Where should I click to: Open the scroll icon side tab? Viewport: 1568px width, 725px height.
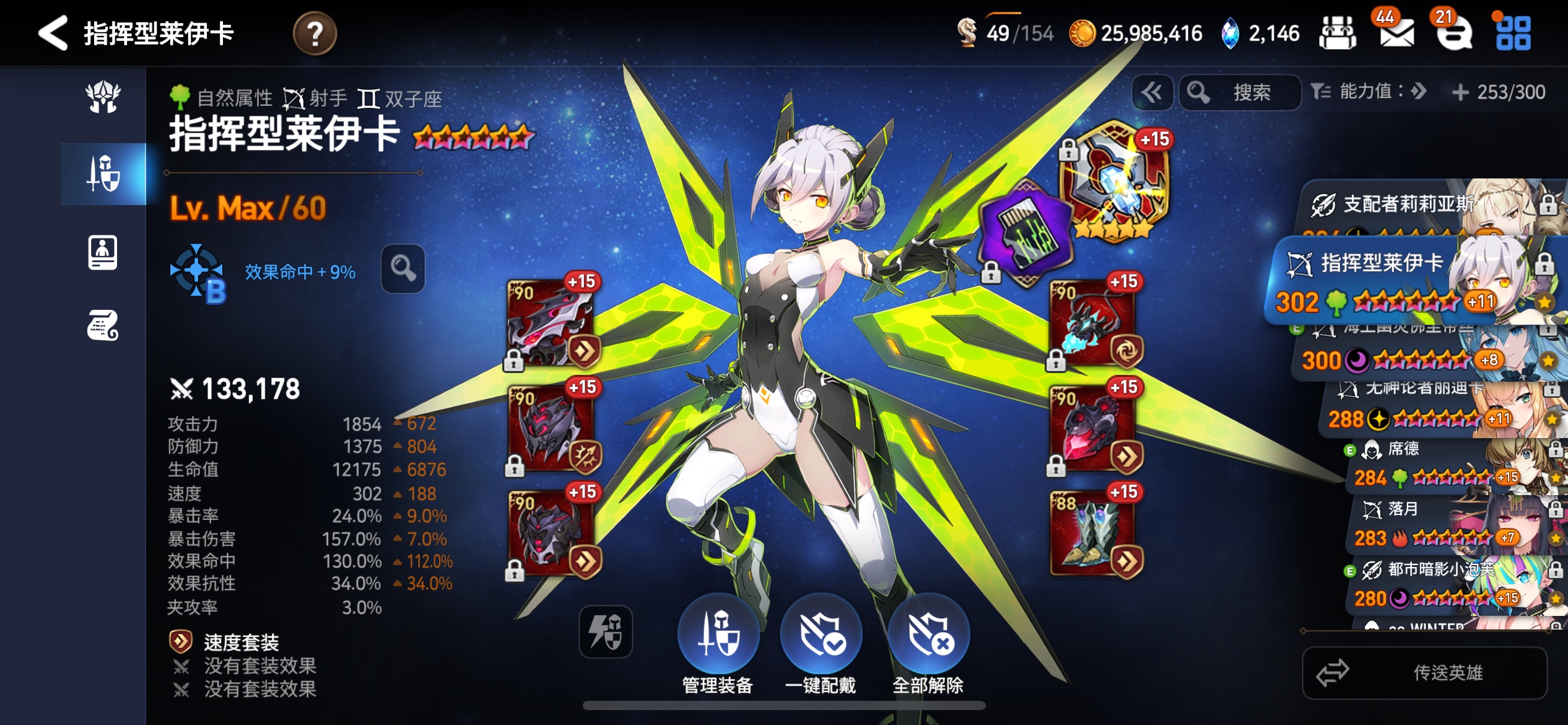pyautogui.click(x=103, y=325)
